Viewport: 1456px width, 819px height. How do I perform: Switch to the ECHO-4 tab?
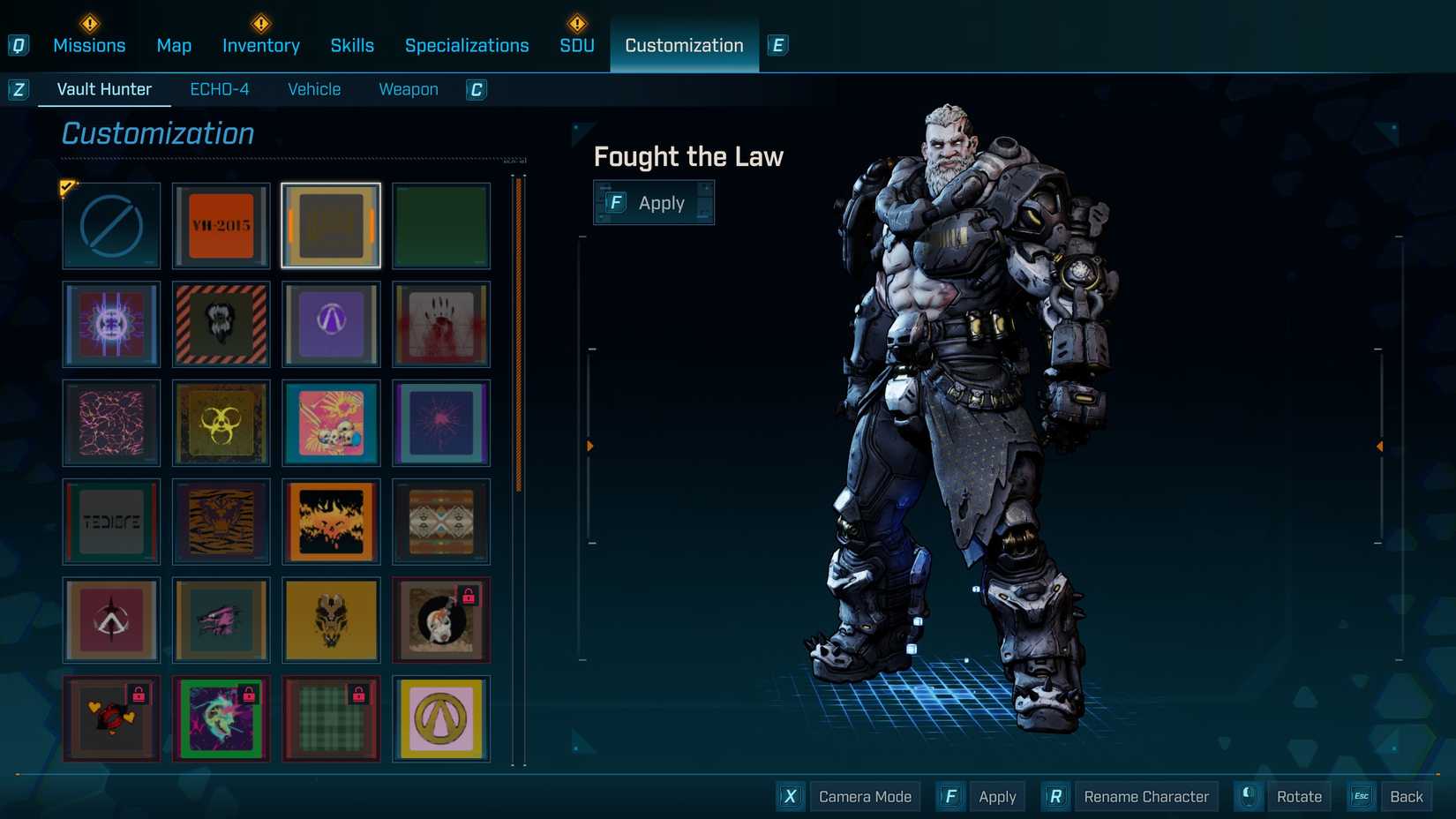tap(220, 88)
